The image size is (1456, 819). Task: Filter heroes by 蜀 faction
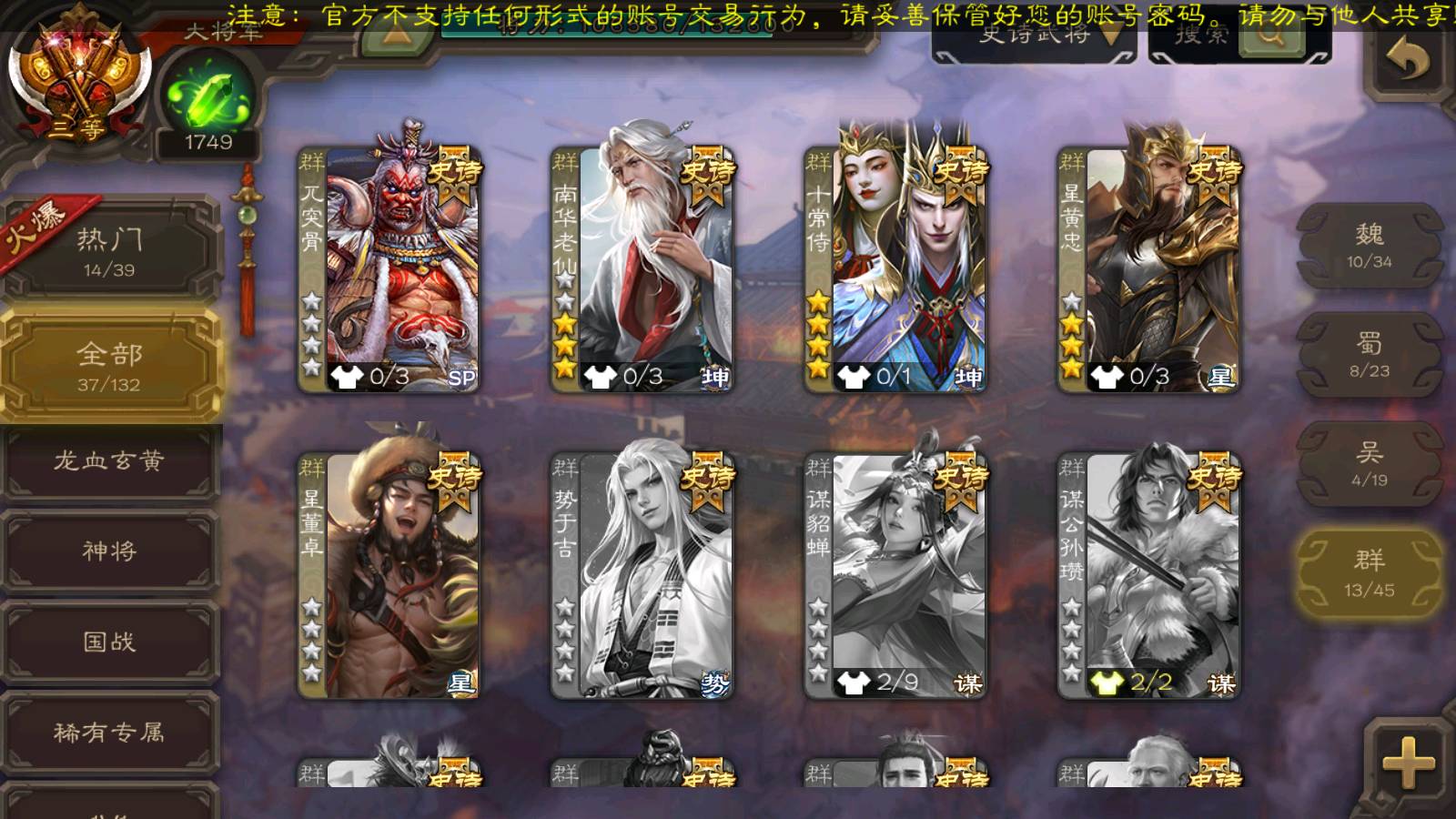click(1370, 355)
